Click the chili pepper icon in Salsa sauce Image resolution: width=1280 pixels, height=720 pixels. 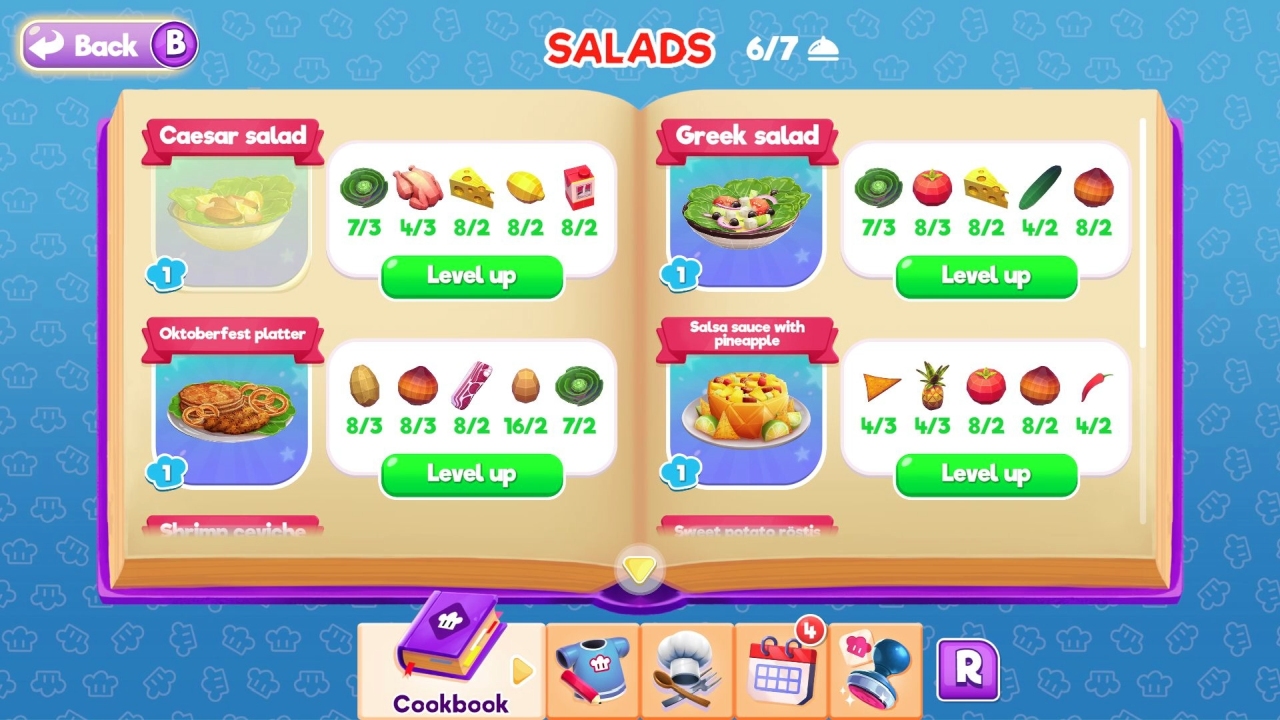[1094, 388]
